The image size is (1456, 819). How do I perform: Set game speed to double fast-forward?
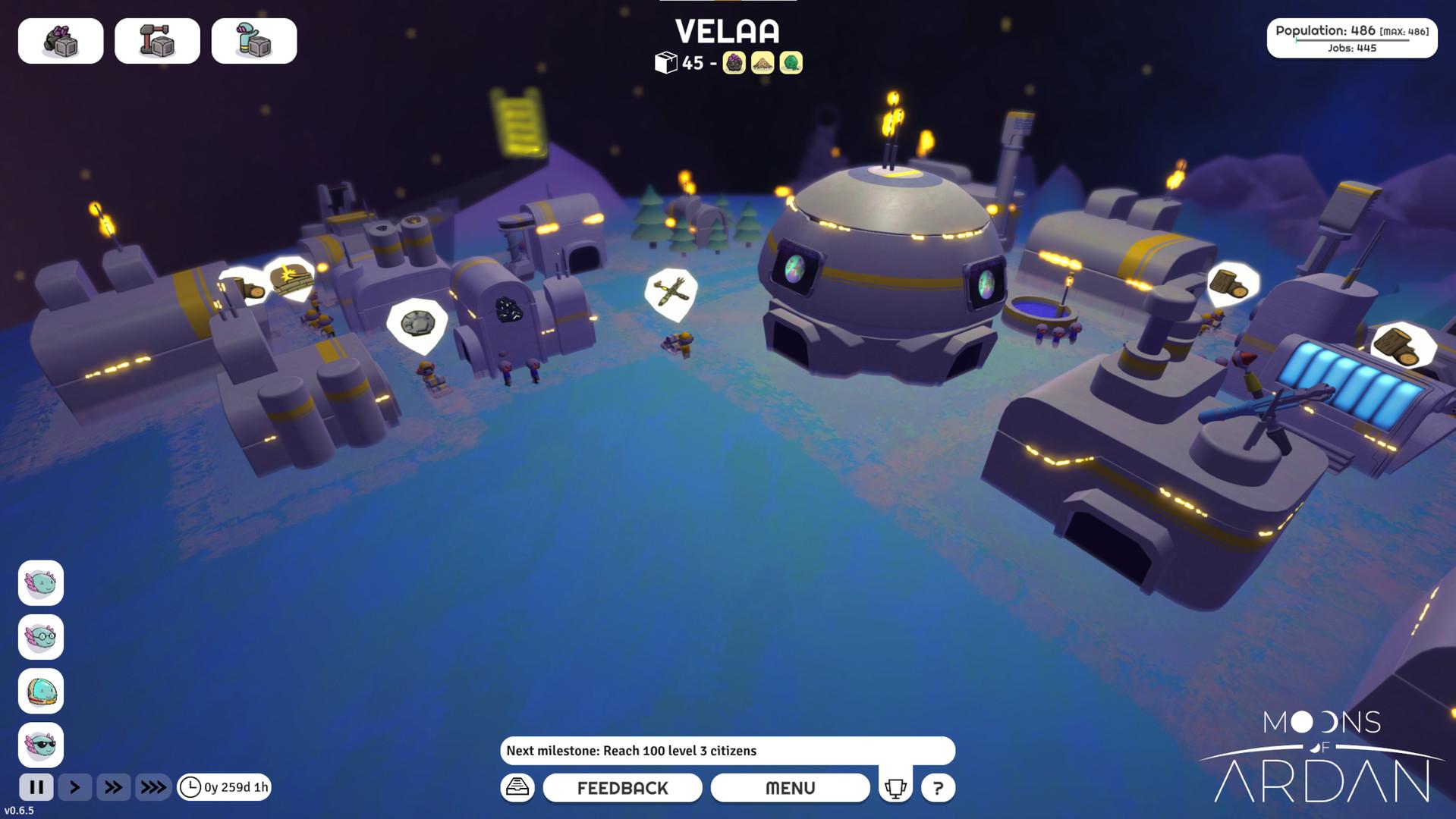pos(113,787)
